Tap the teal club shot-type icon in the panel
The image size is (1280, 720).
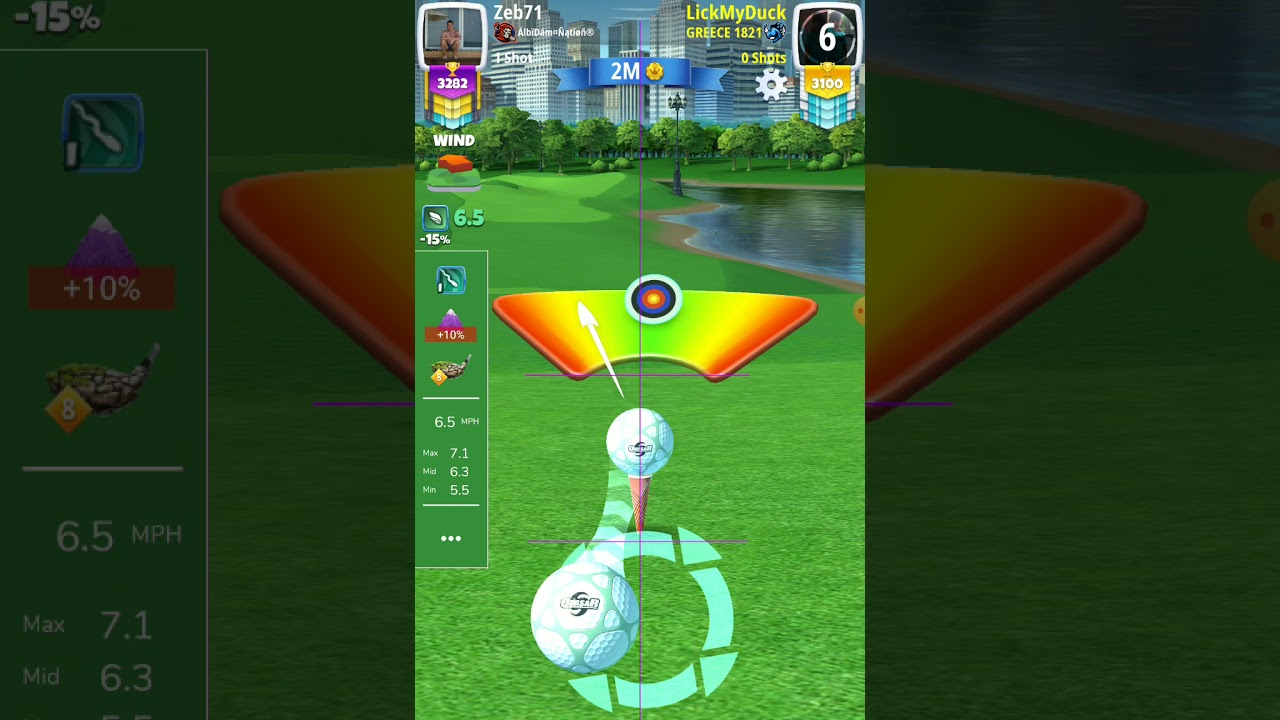(450, 281)
